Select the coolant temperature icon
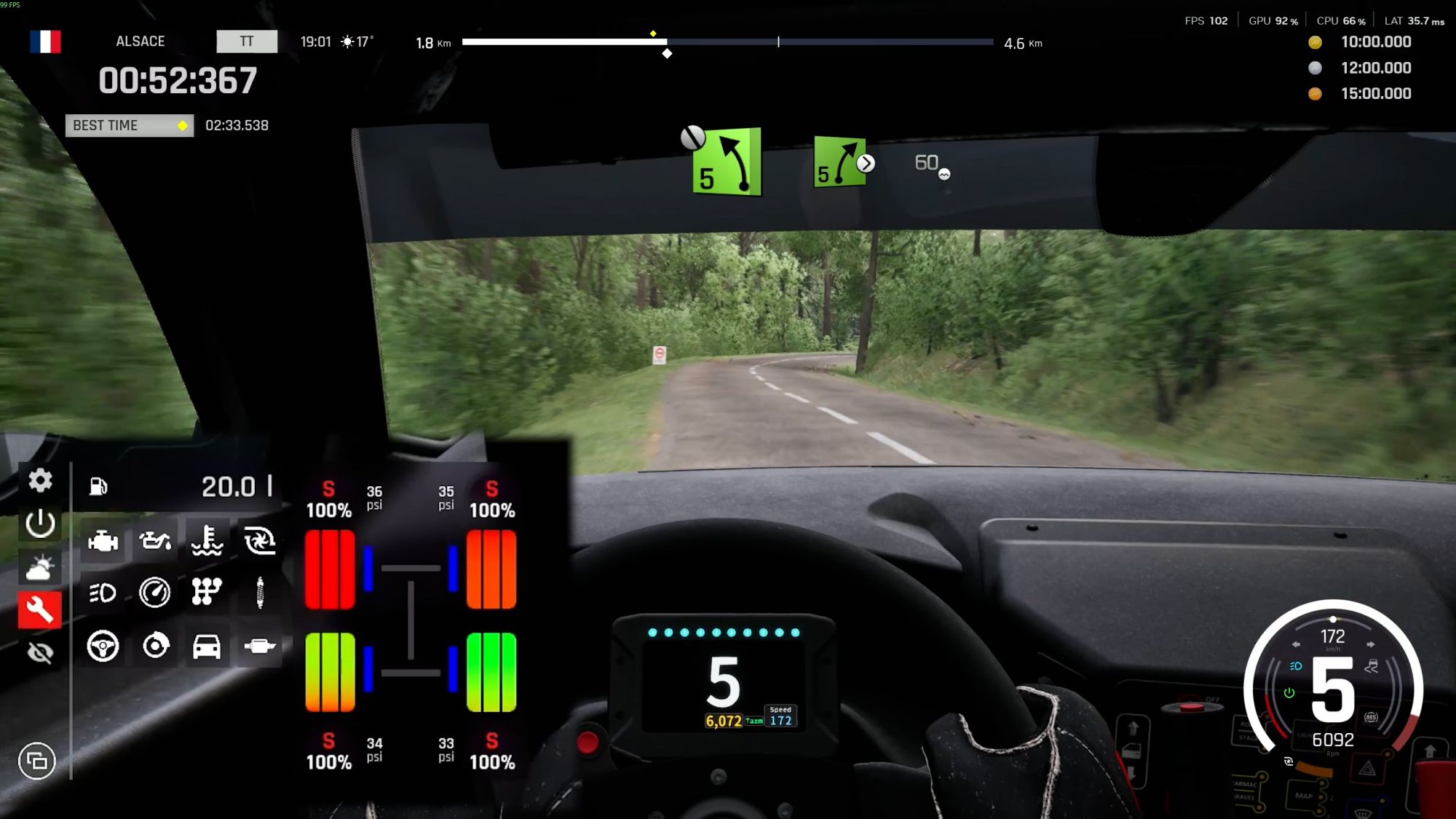Screen dimensions: 1456x819 pos(207,541)
